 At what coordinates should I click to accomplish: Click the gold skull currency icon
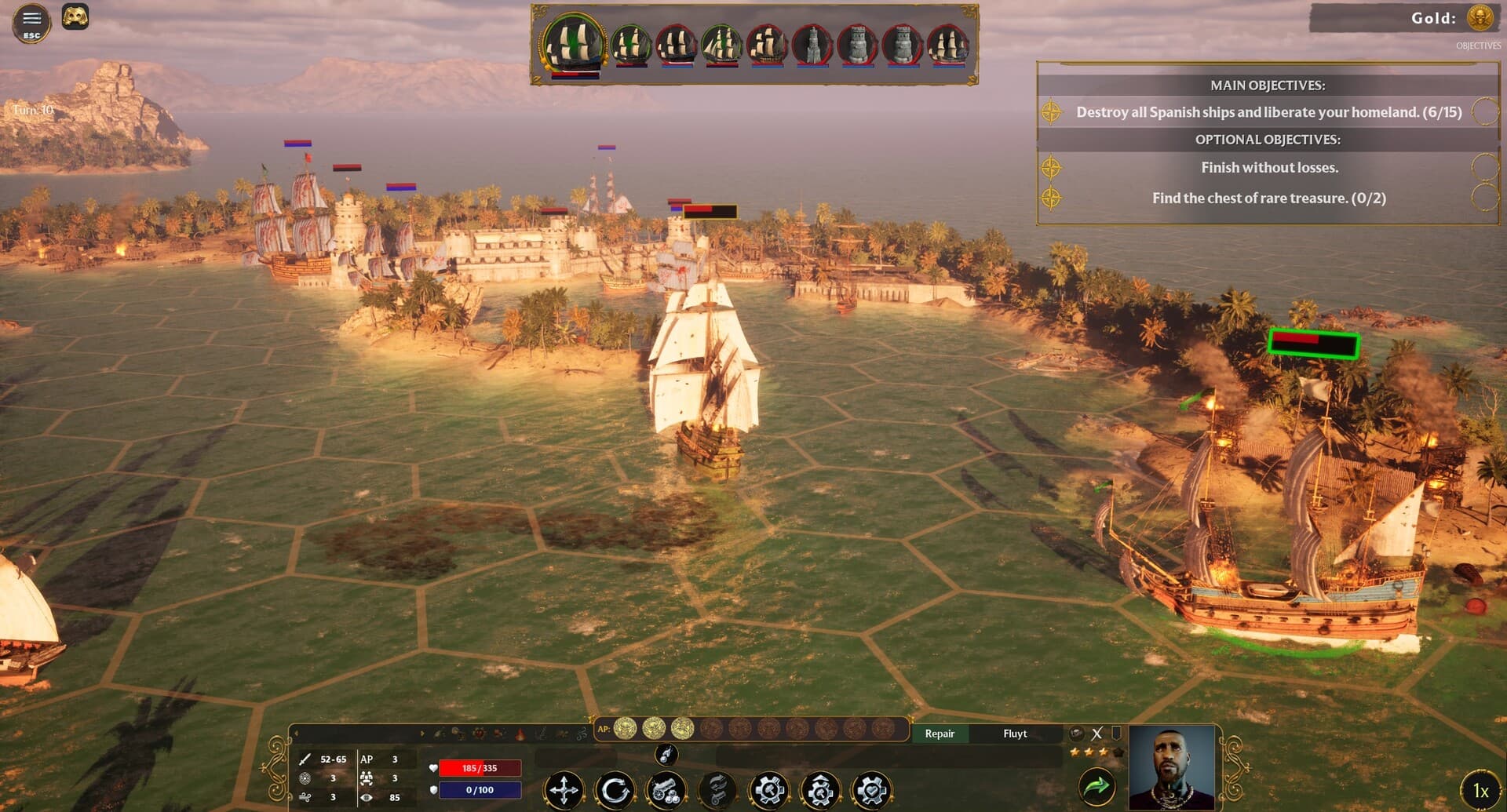1480,19
